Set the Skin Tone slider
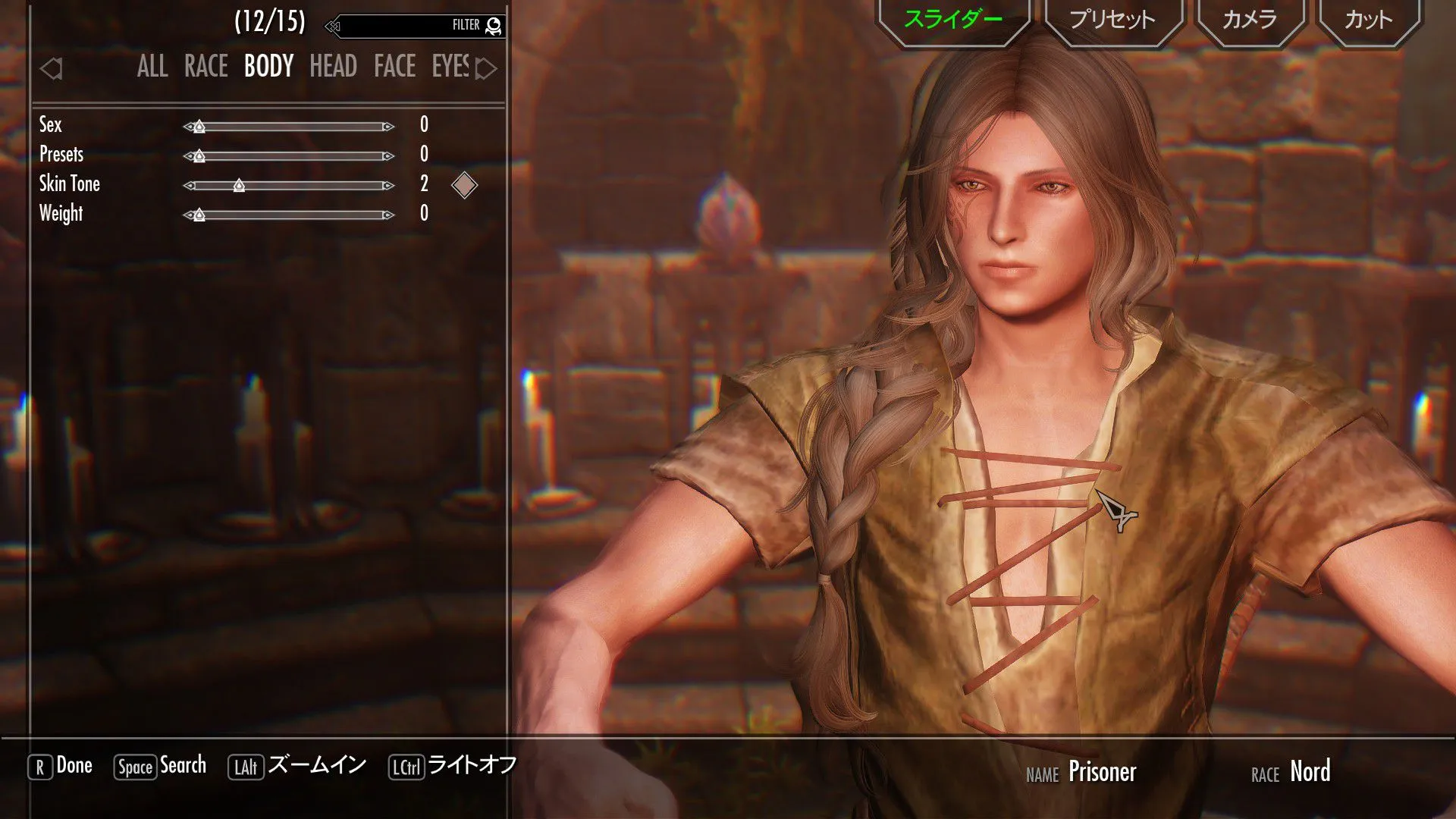The height and width of the screenshot is (819, 1456). (x=288, y=186)
